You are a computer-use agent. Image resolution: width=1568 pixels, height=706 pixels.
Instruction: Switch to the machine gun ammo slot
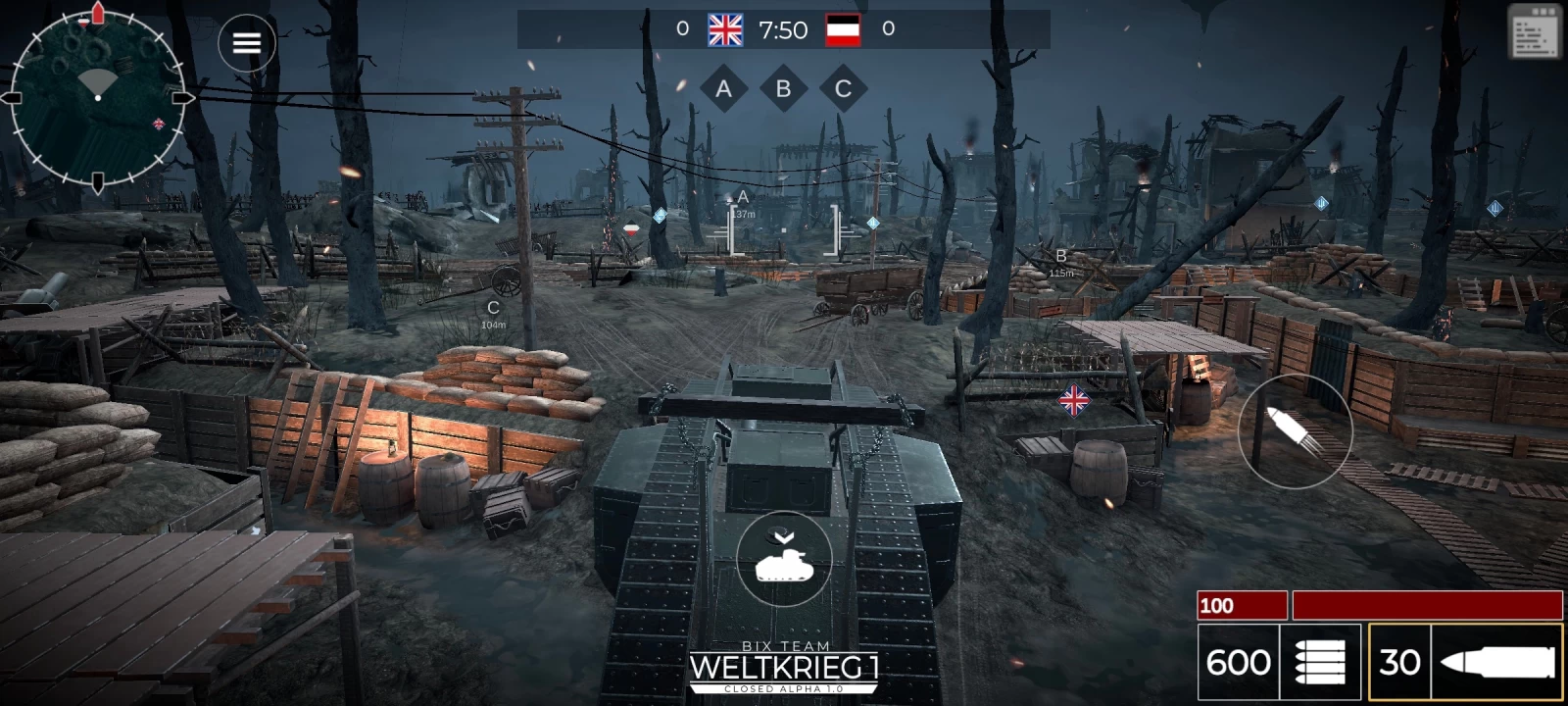point(1279,662)
